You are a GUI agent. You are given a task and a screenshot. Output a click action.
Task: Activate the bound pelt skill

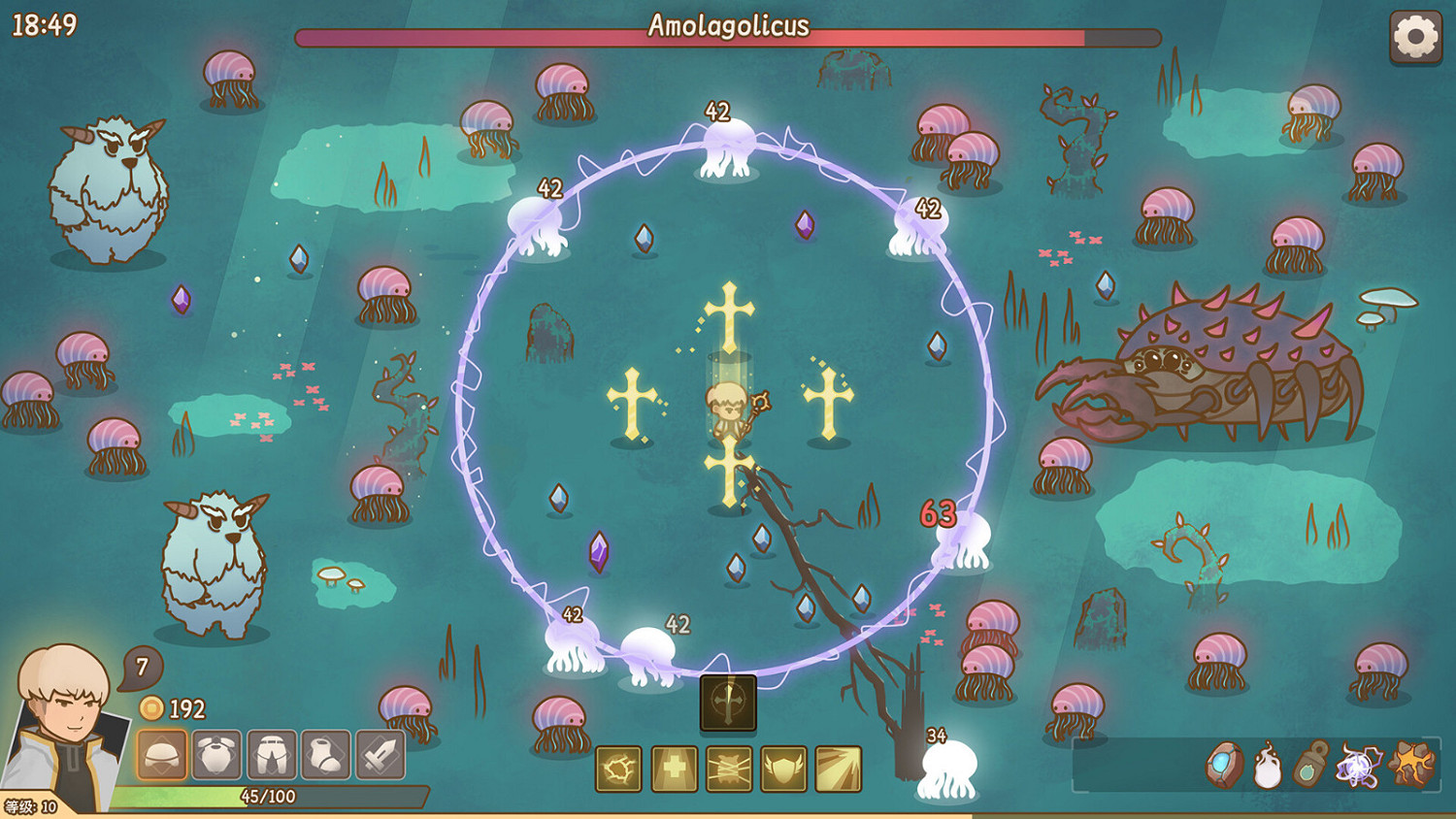pos(727,767)
